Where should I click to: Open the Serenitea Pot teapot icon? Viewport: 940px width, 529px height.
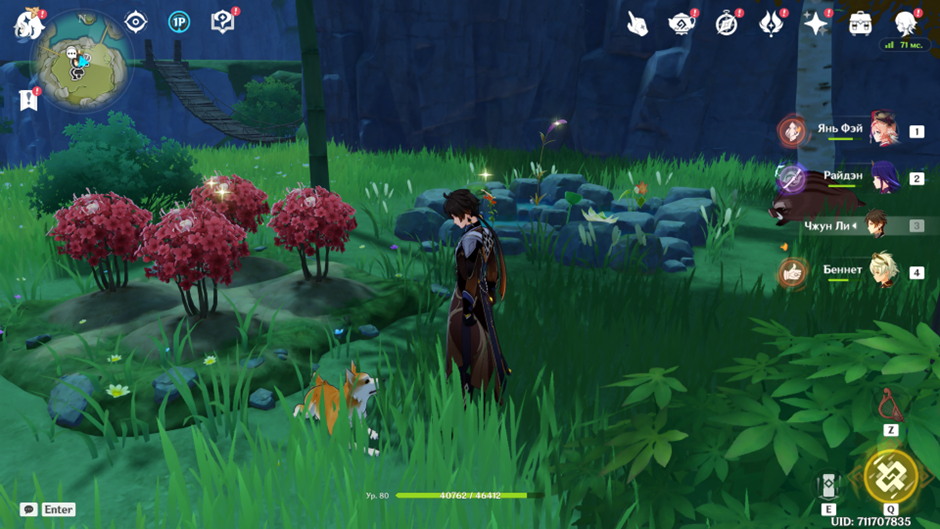pos(682,23)
